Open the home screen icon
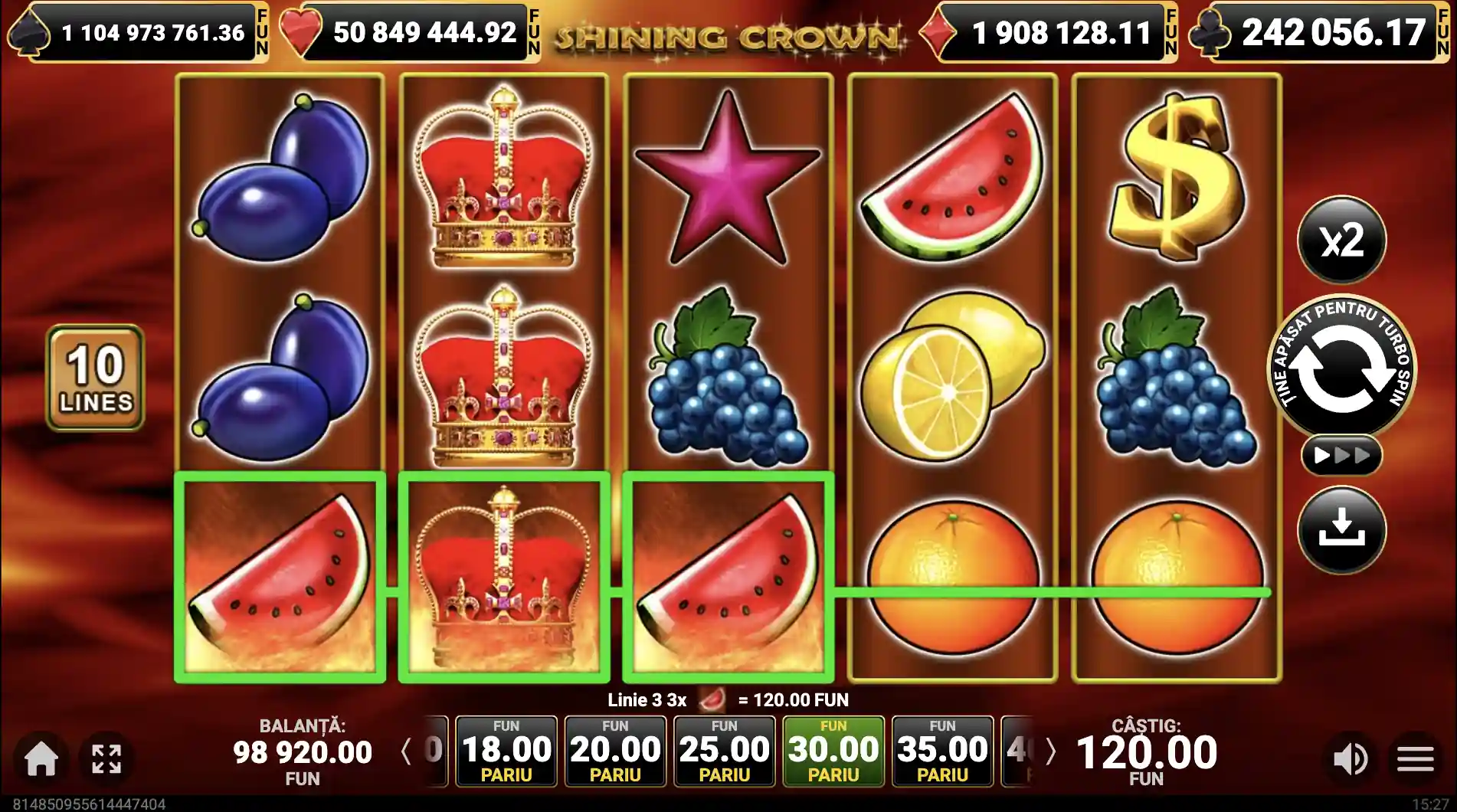 [42, 759]
